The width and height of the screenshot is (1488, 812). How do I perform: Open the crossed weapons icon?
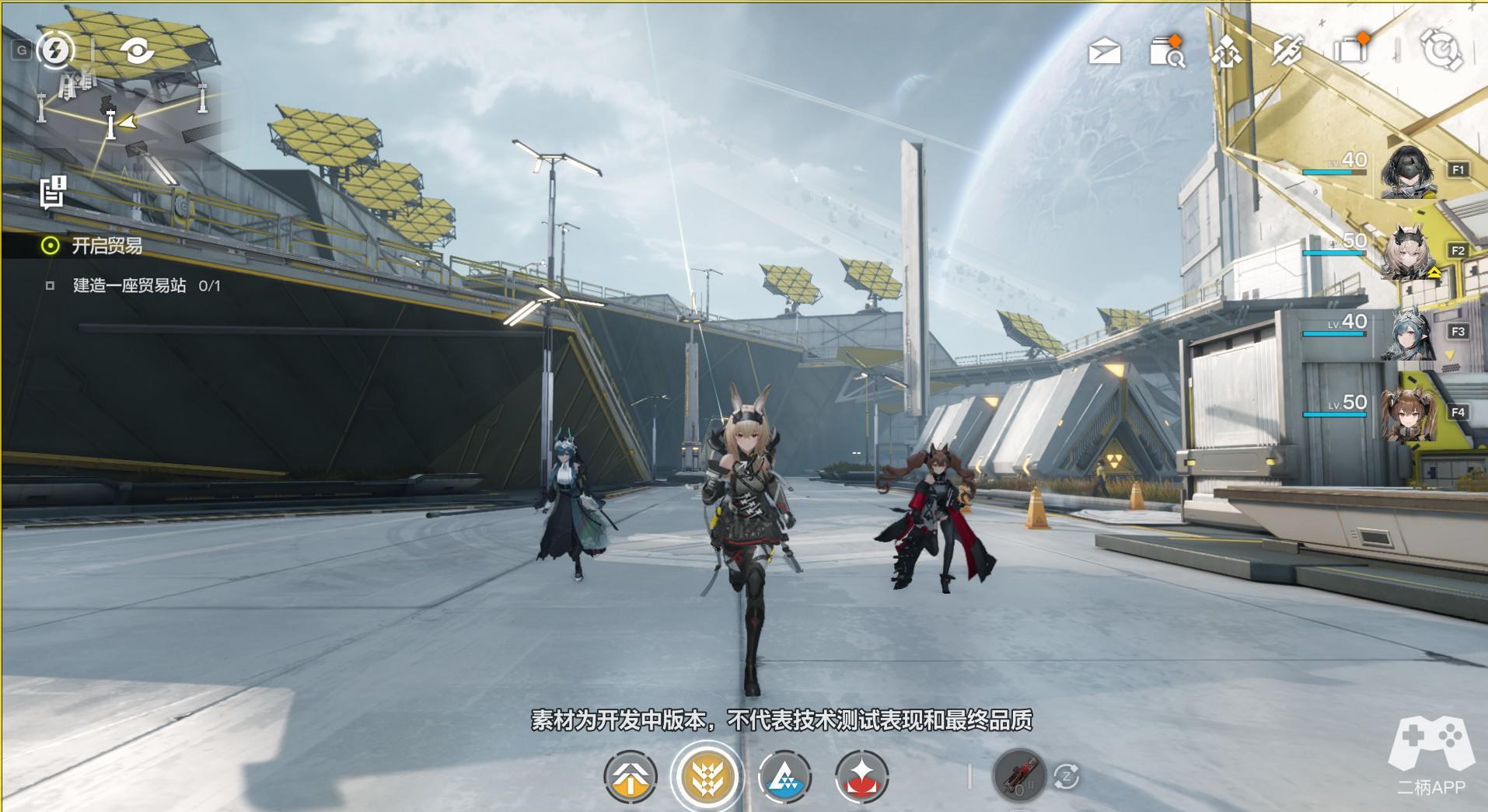pos(1287,51)
